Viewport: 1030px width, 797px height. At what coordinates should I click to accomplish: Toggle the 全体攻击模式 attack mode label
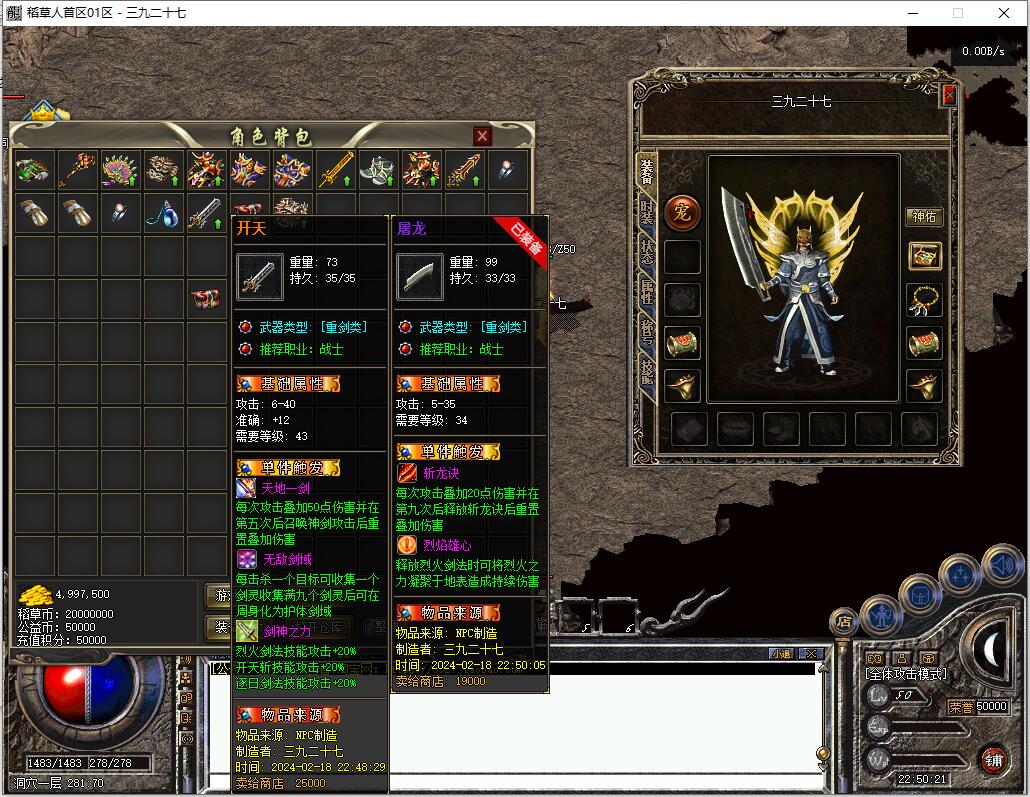click(x=906, y=675)
